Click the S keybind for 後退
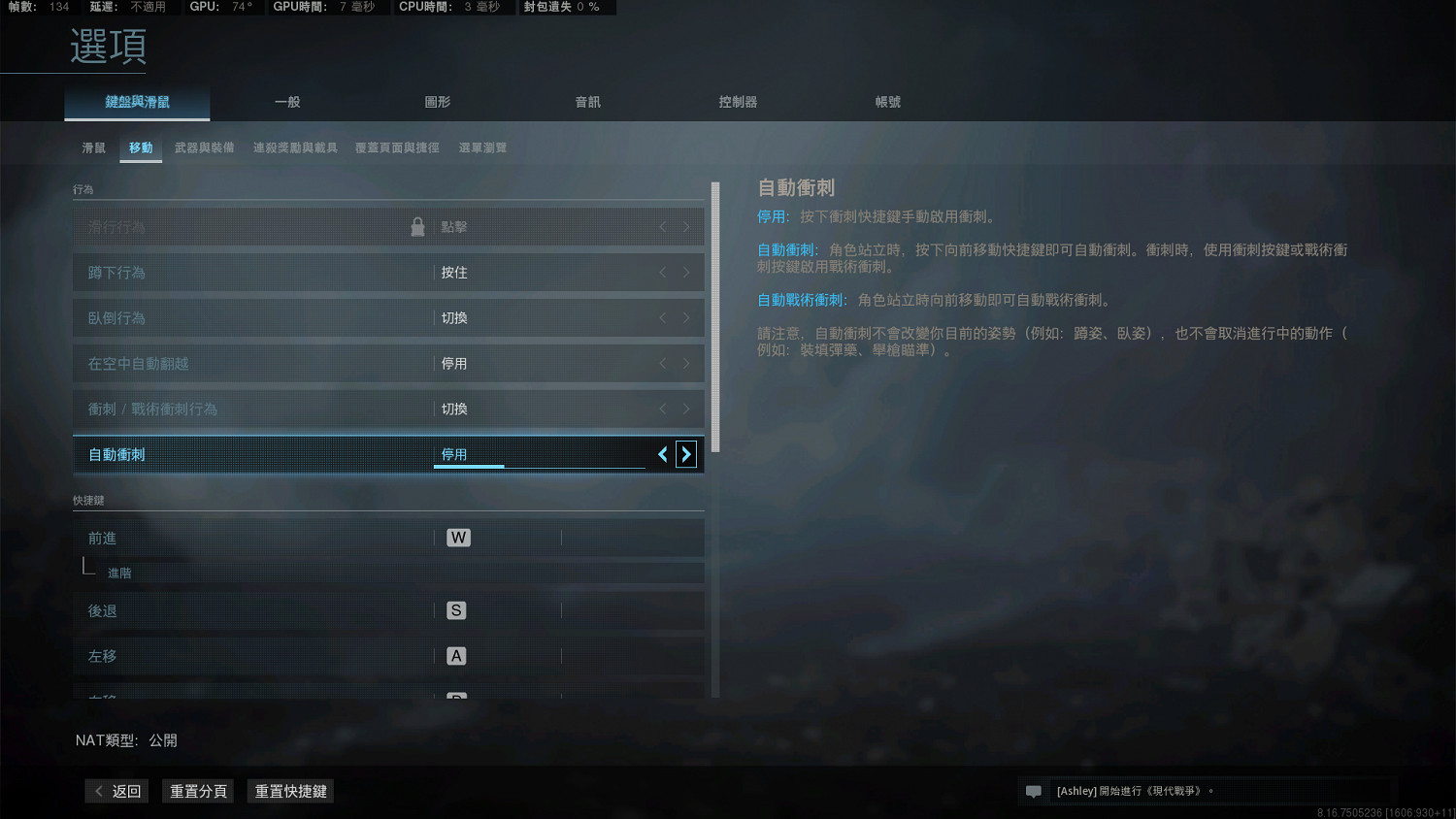Viewport: 1456px width, 819px height. [x=455, y=610]
